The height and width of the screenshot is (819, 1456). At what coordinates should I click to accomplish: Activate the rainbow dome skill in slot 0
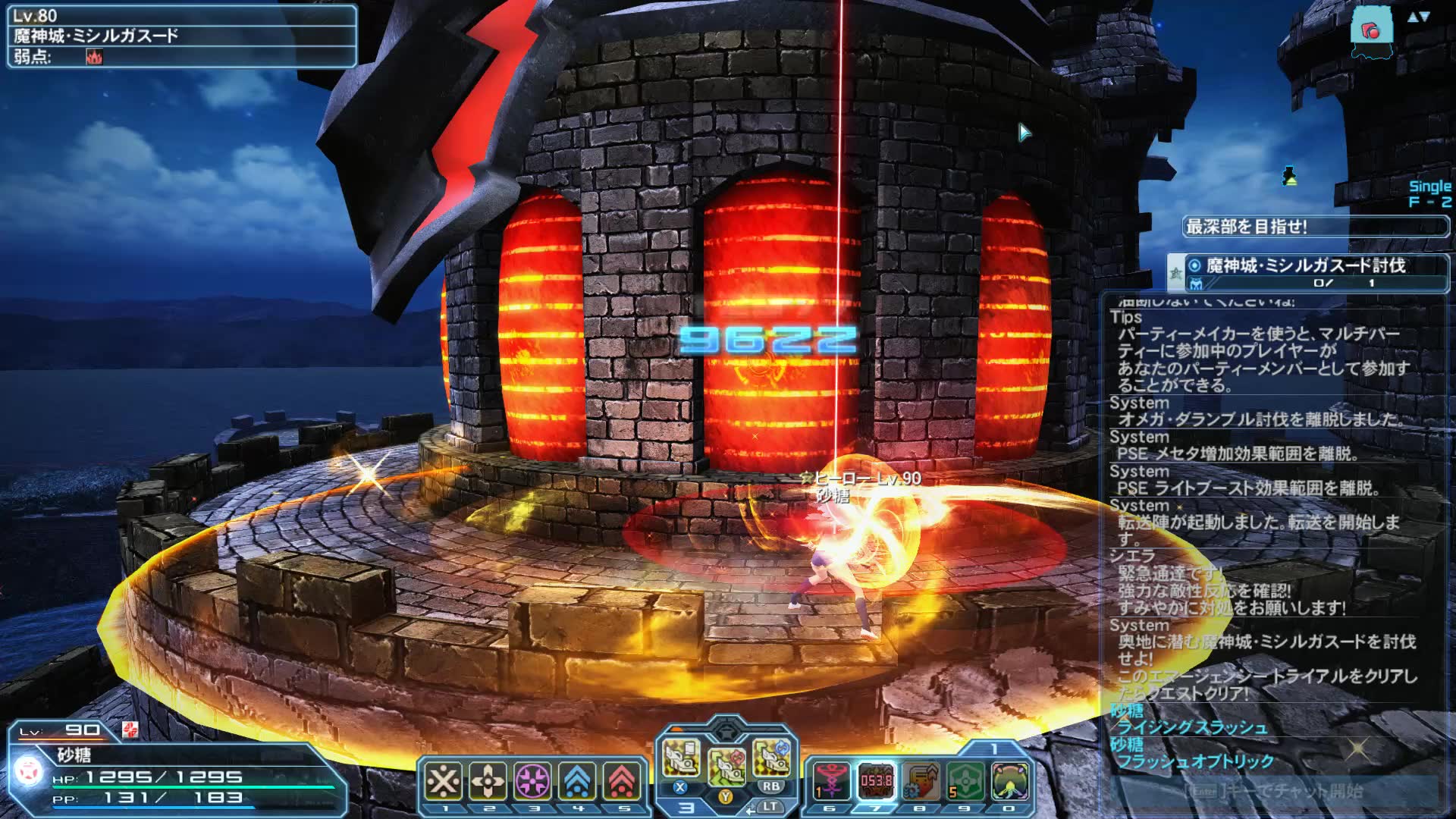tap(1010, 780)
